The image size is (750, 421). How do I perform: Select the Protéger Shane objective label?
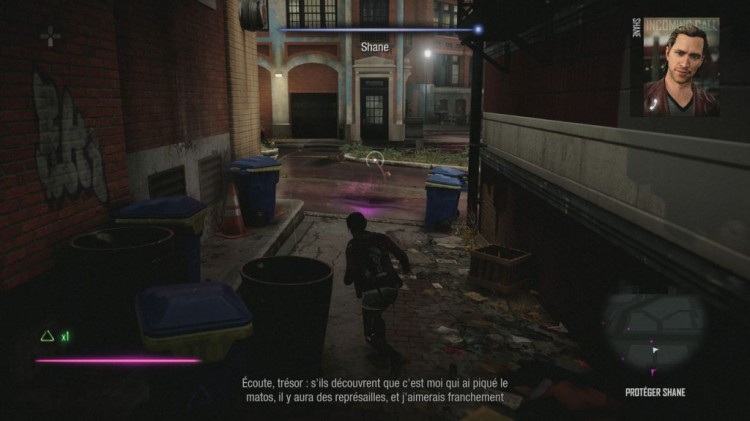654,392
